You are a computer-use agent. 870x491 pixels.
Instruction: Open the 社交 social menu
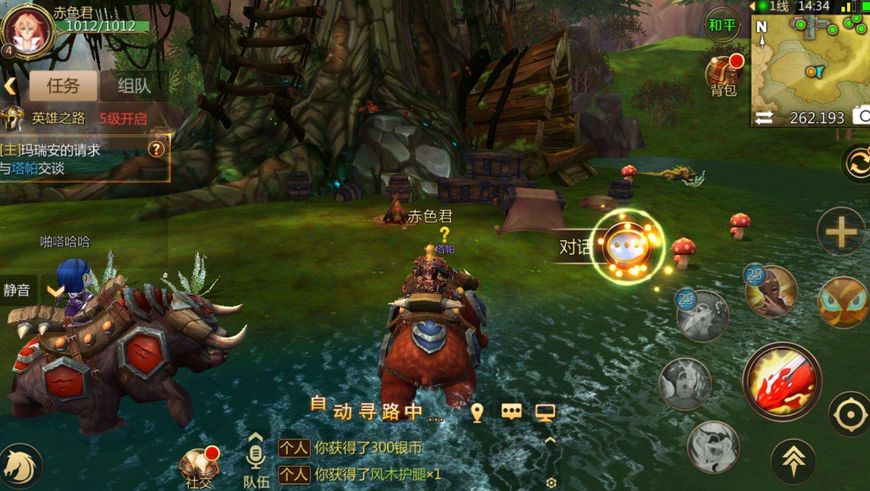click(x=197, y=465)
